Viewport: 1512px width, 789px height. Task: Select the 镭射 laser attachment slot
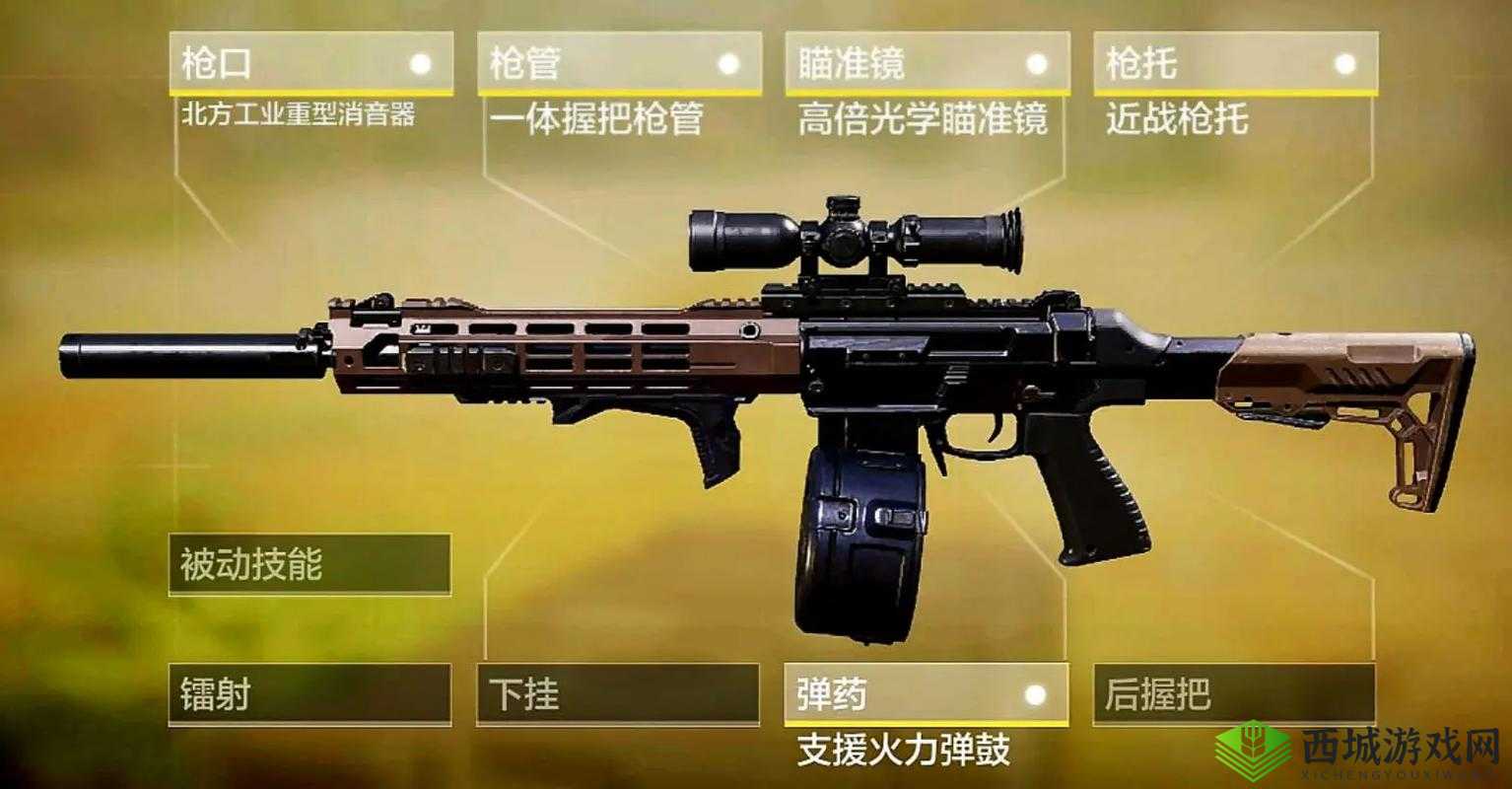tap(310, 695)
